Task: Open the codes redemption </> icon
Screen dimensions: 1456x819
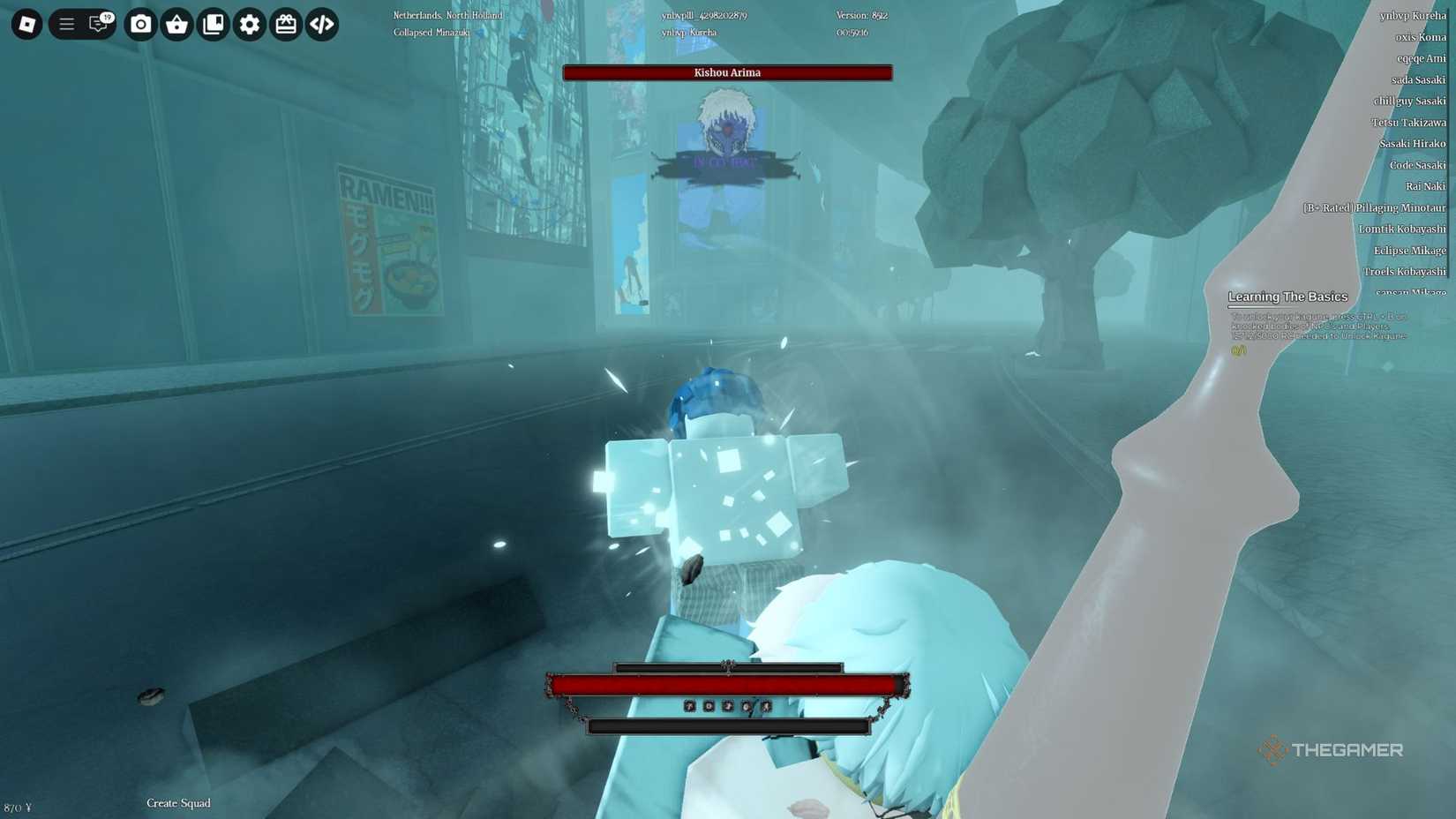Action: click(x=321, y=25)
